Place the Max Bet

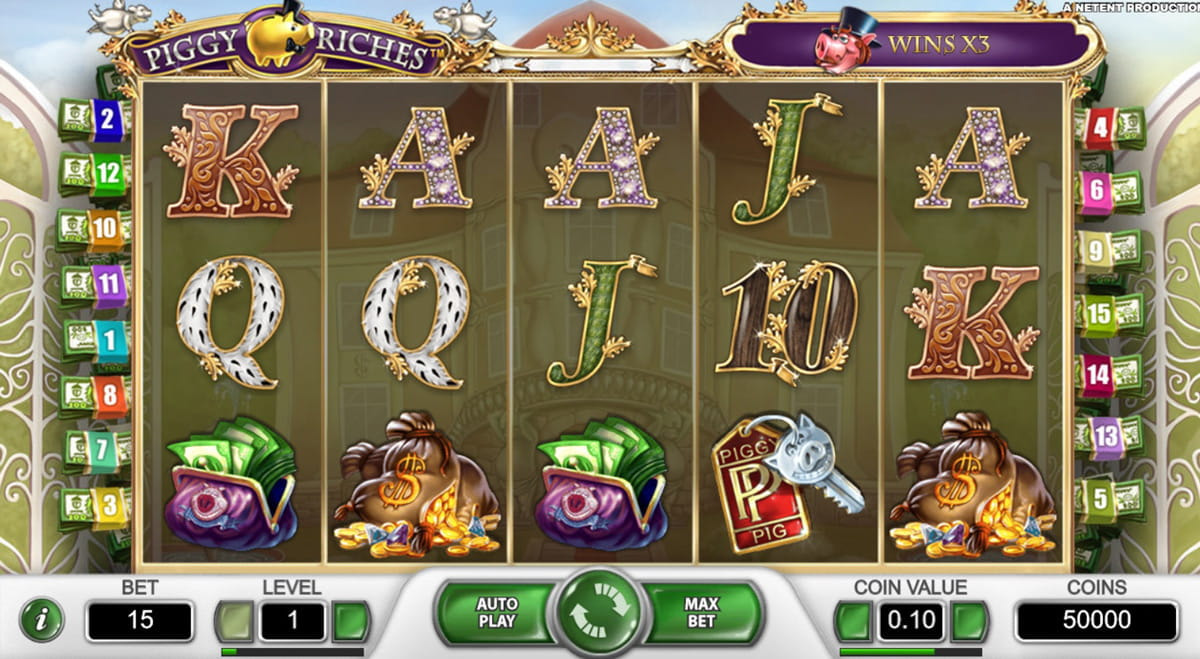(702, 612)
